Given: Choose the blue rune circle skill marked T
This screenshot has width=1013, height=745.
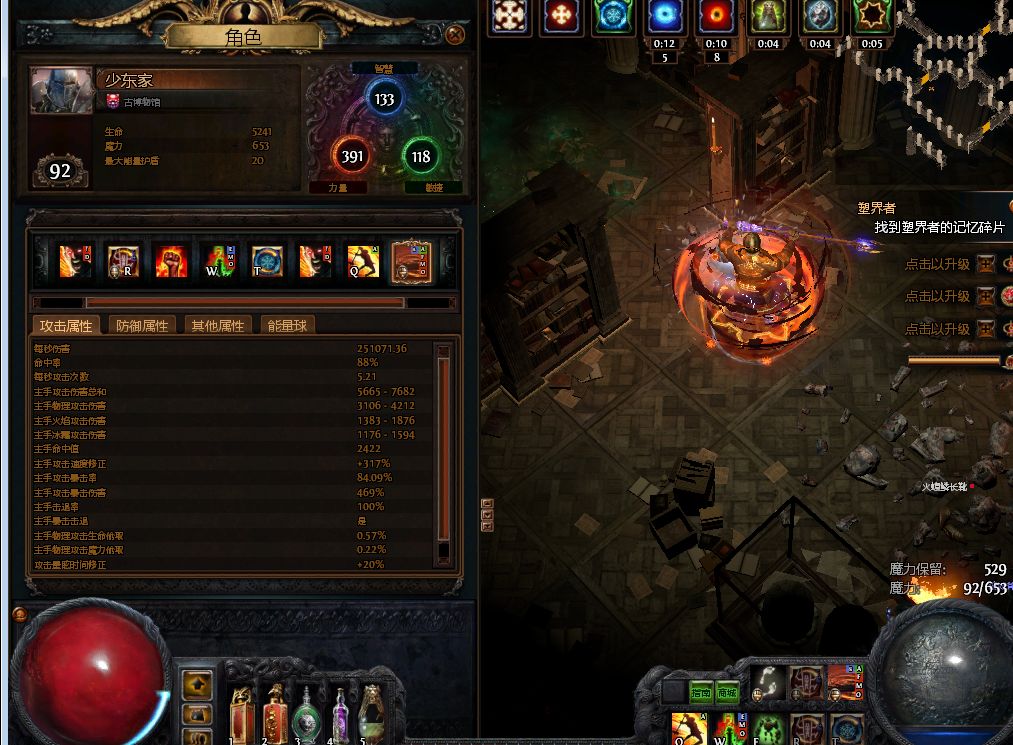Looking at the screenshot, I should 267,261.
